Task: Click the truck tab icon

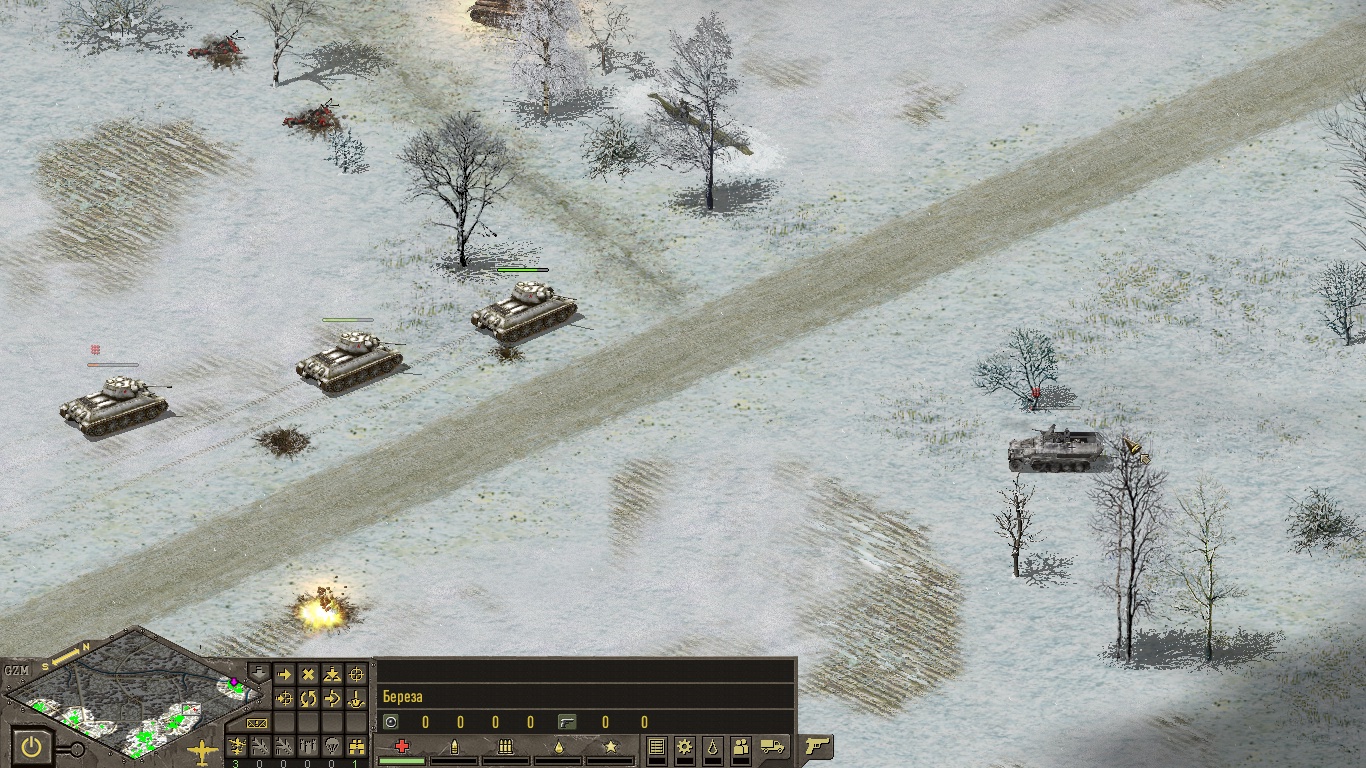Action: 772,746
